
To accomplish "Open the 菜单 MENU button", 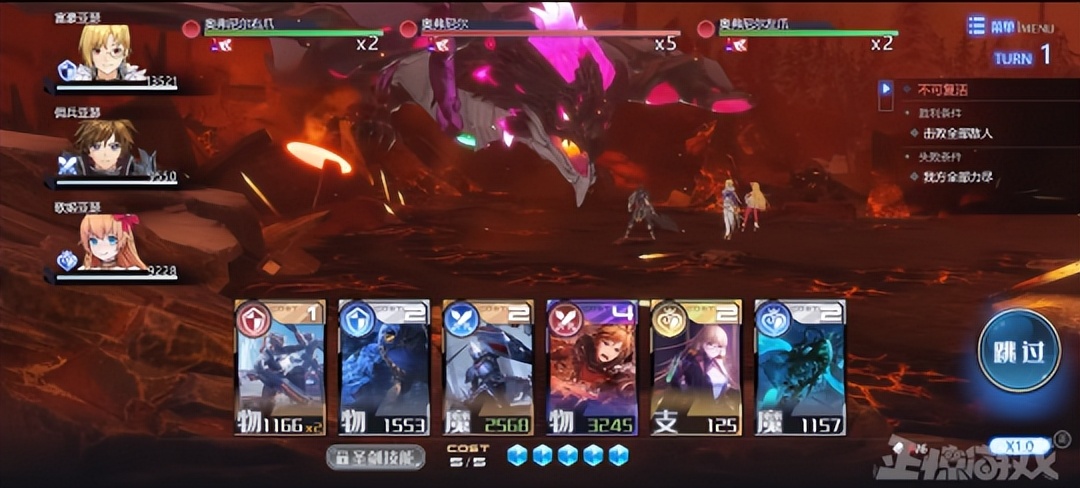I will pos(1008,27).
